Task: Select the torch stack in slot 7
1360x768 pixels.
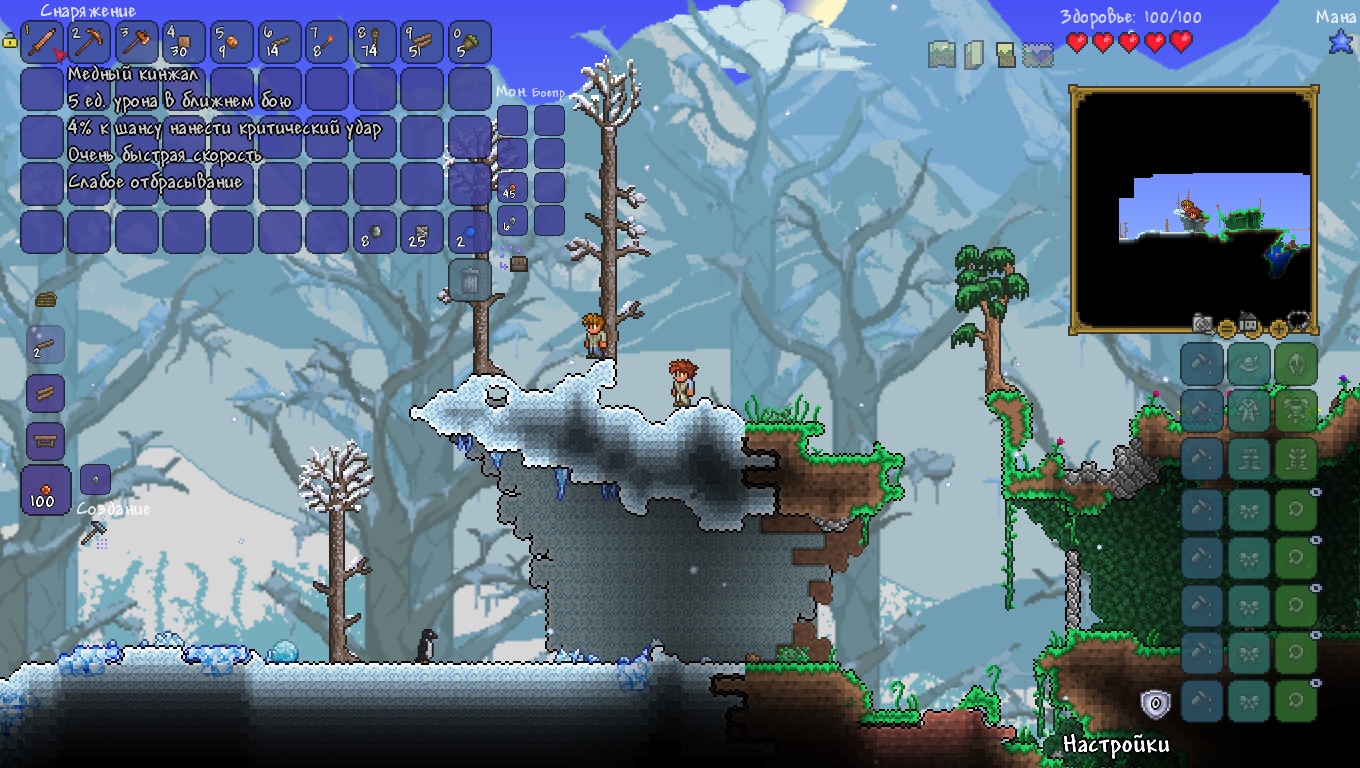Action: pyautogui.click(x=328, y=43)
